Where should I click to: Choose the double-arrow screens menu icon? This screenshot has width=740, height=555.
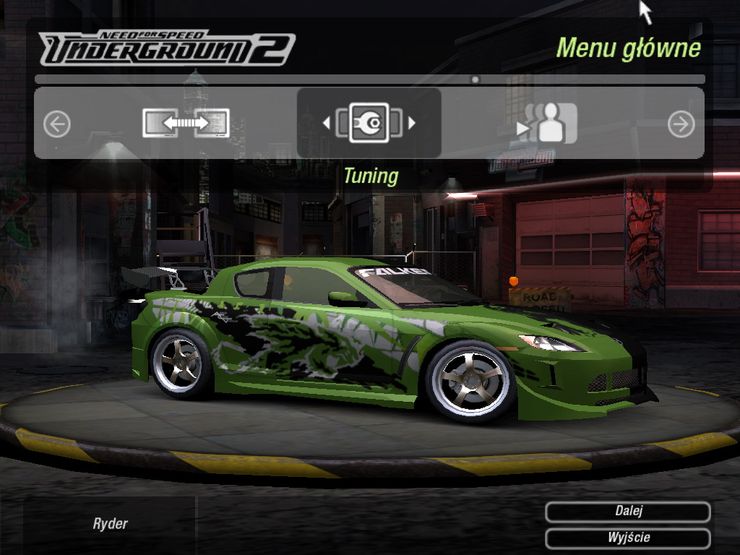point(186,123)
